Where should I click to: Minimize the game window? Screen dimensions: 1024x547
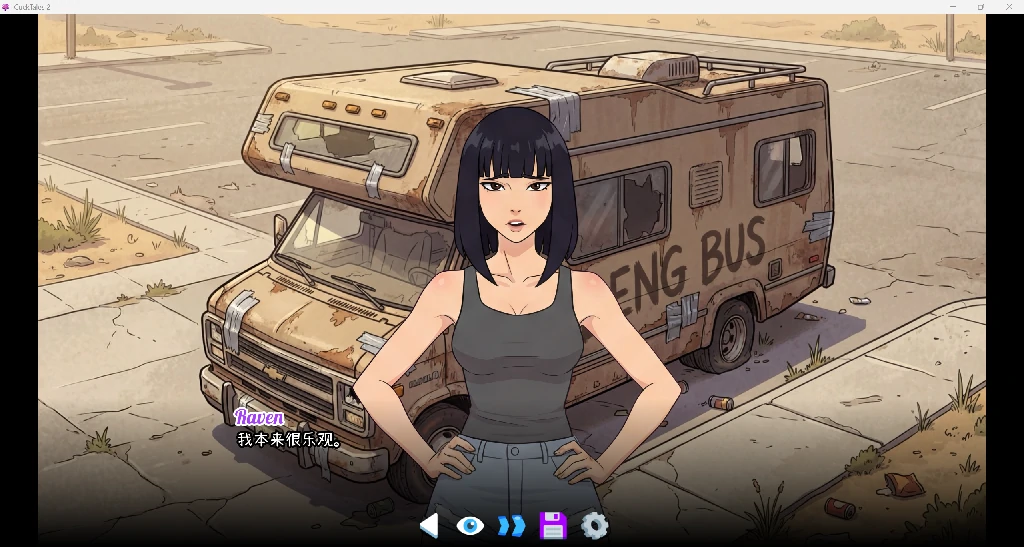(952, 7)
